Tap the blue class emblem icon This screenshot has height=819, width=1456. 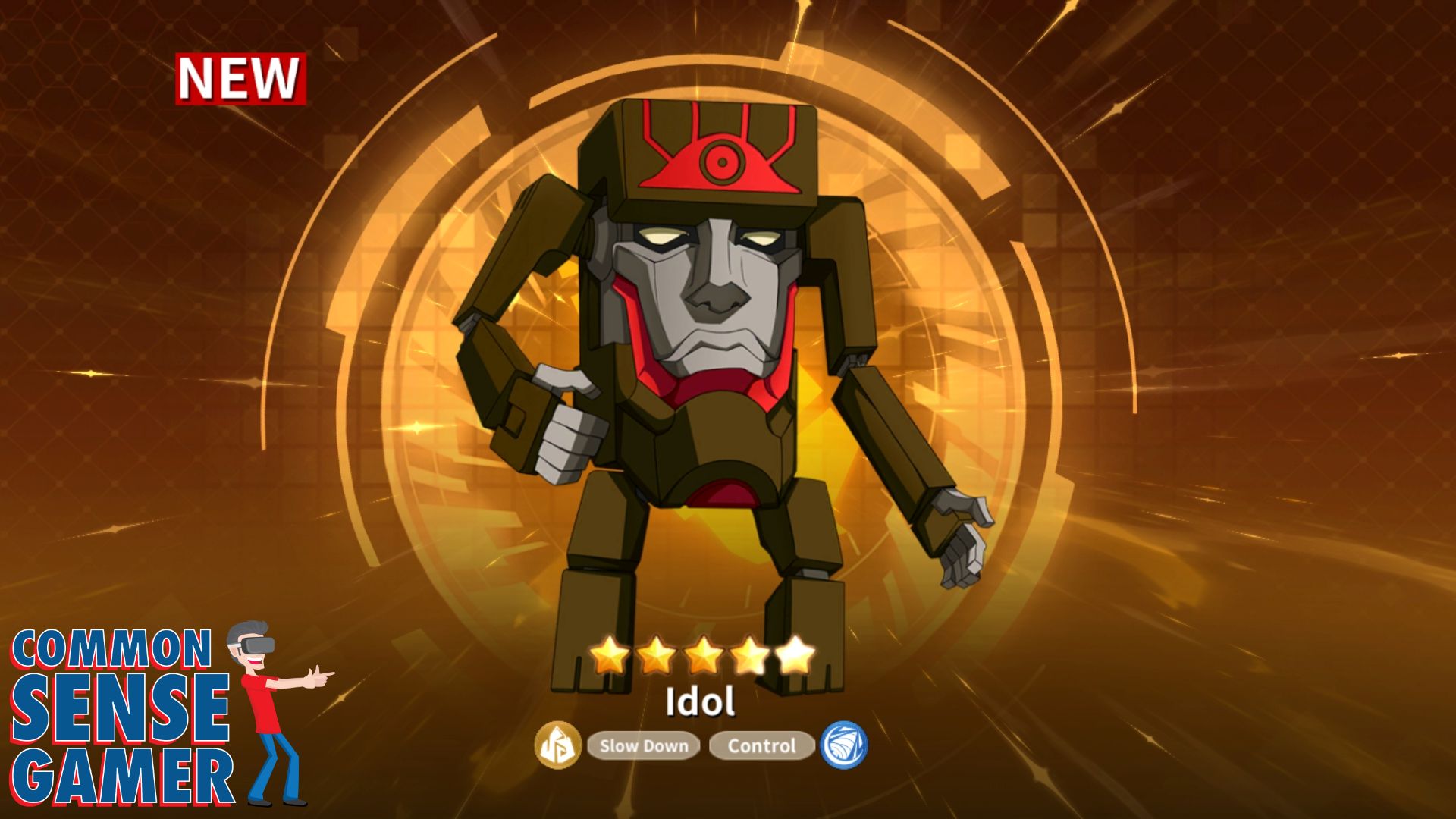pyautogui.click(x=844, y=745)
